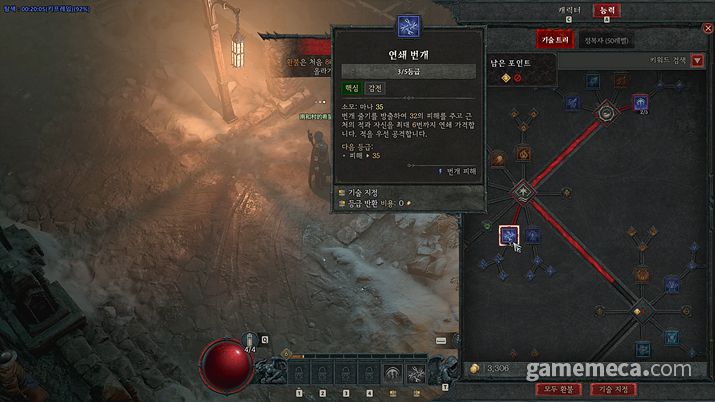The height and width of the screenshot is (402, 715).
Task: Click the 모두 환불 (Refund All) button
Action: pyautogui.click(x=560, y=389)
